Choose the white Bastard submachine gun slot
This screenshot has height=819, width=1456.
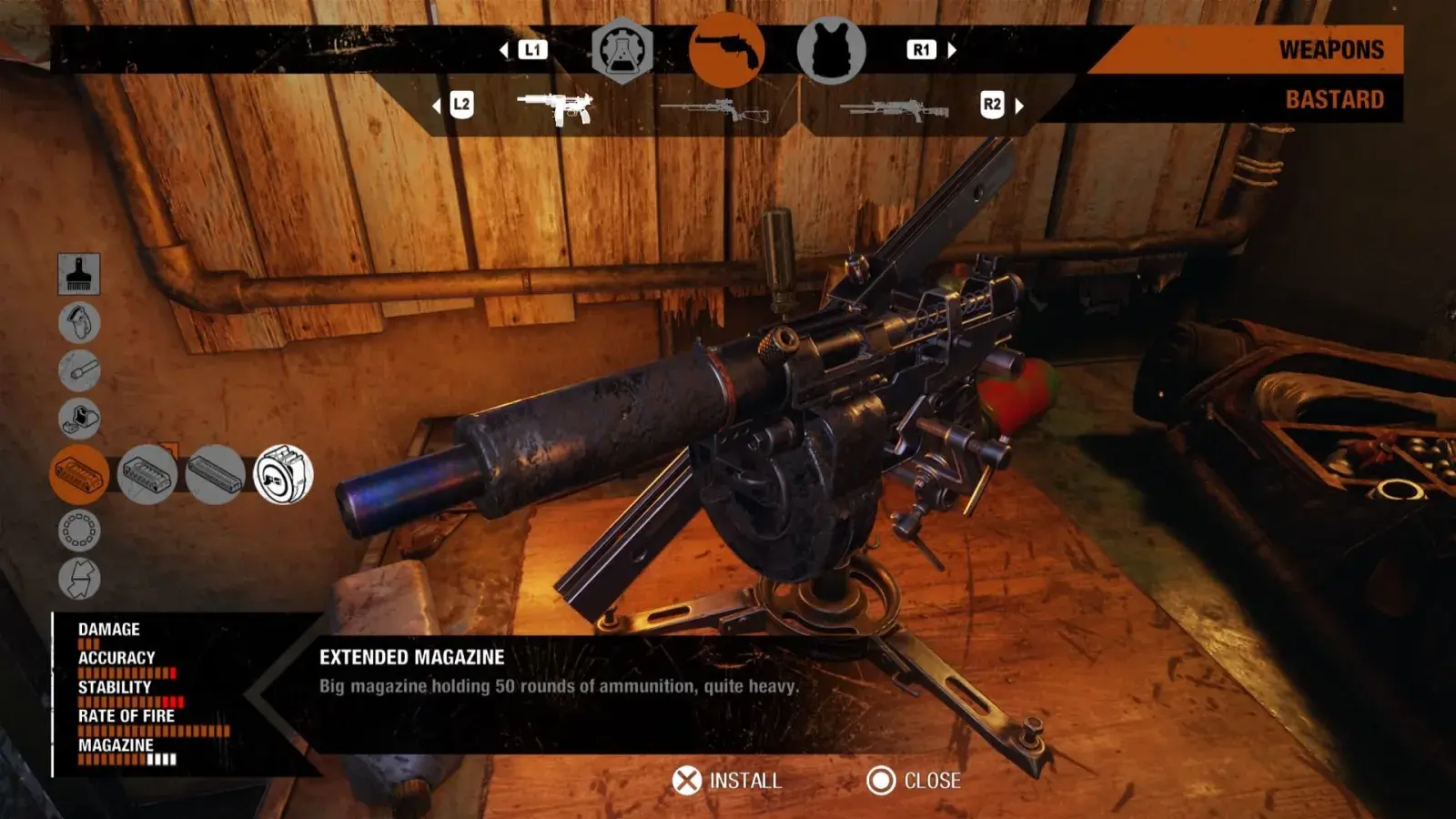tap(555, 107)
